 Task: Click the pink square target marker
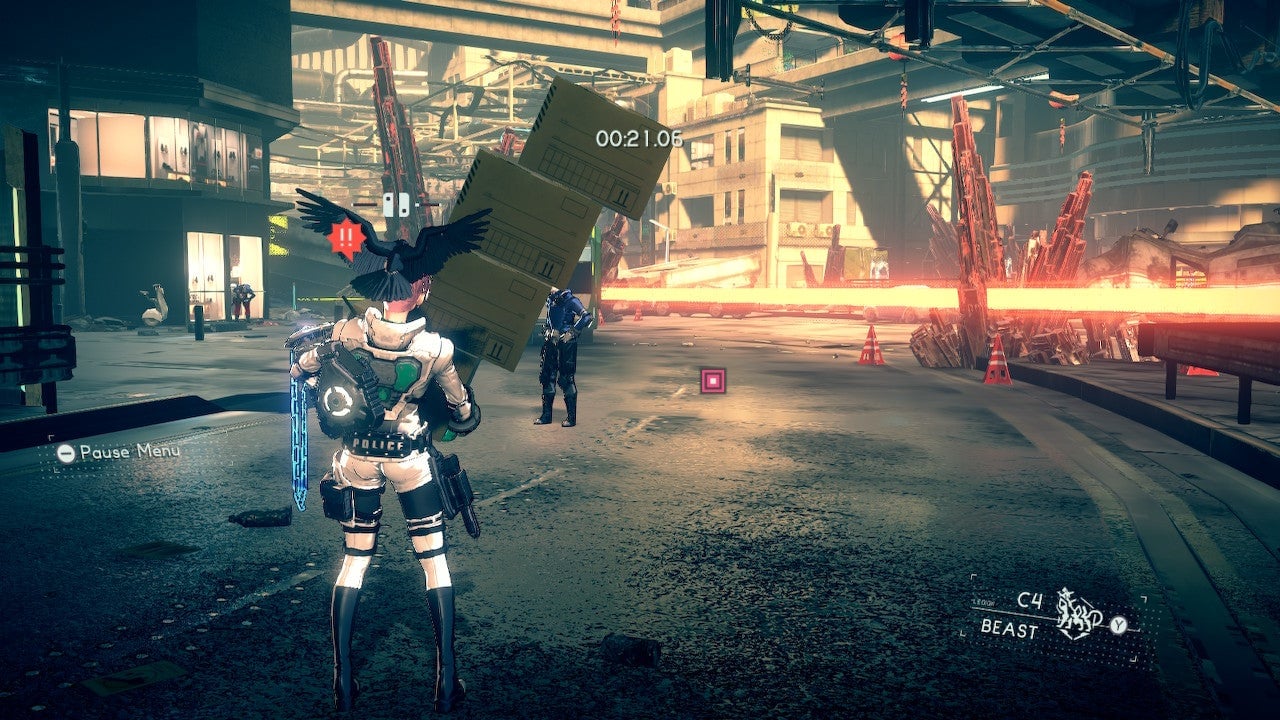pos(712,380)
